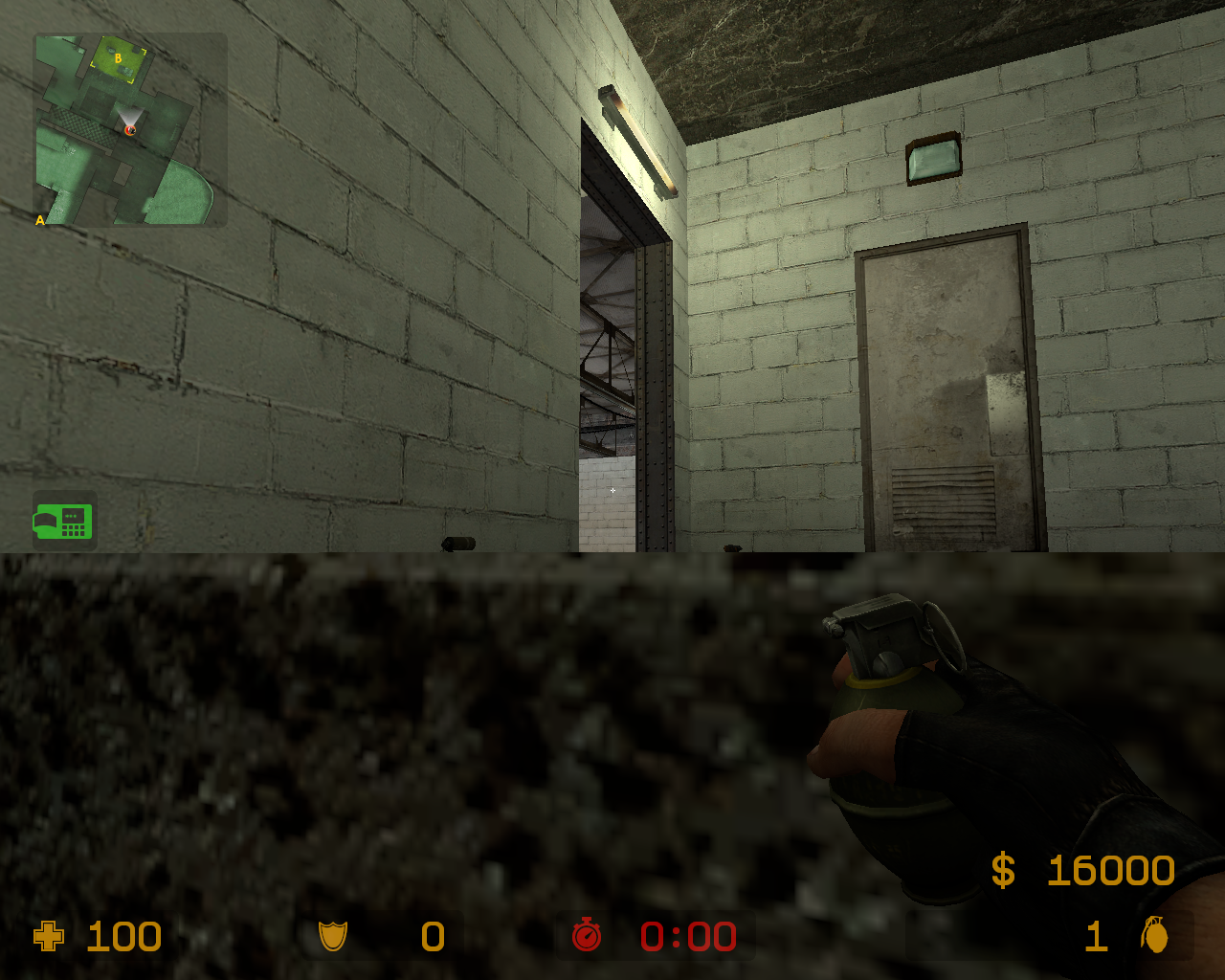
Task: Click the grenade count showing 1
Action: point(1096,937)
